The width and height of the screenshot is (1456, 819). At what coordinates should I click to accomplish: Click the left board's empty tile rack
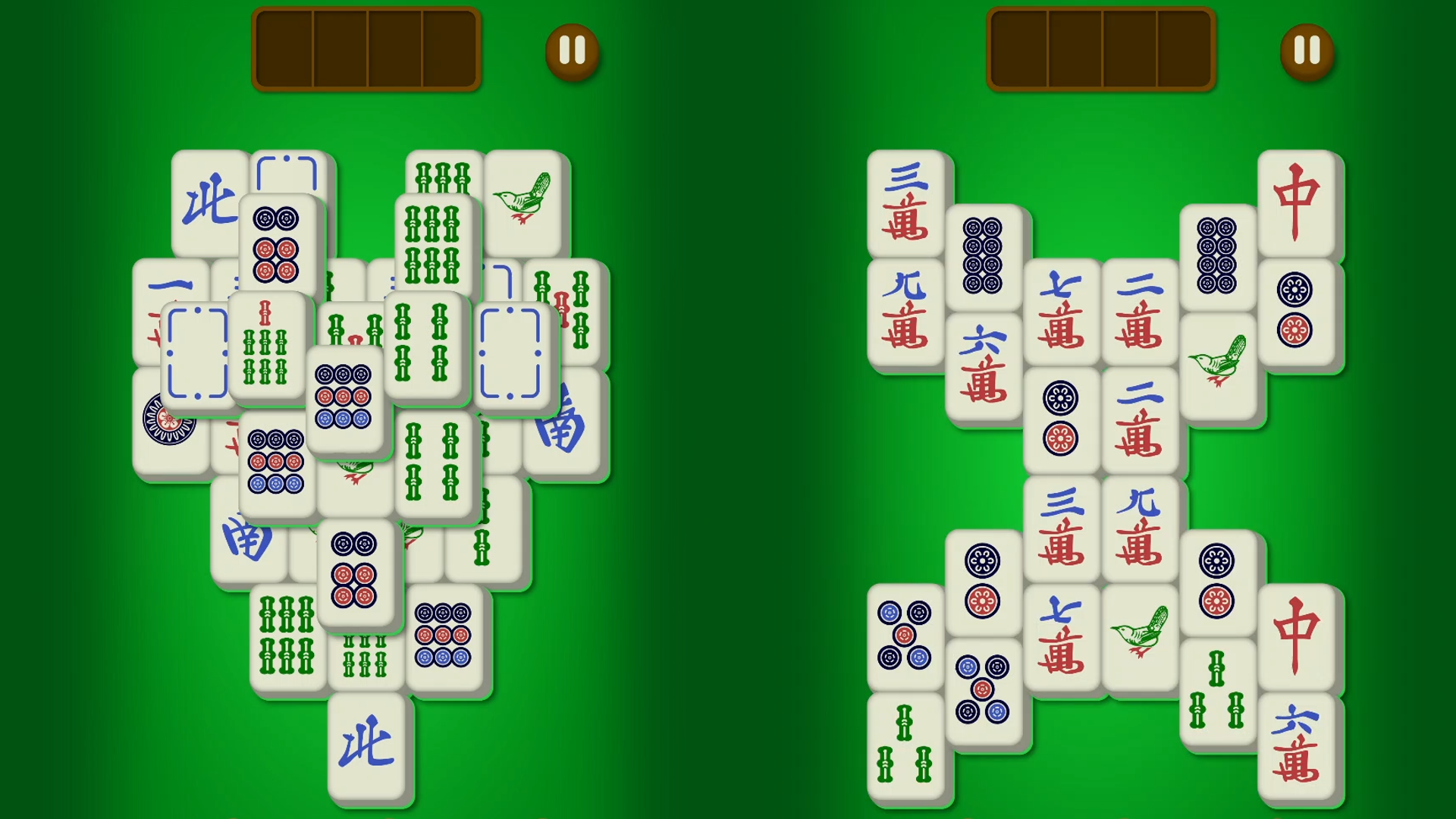tap(366, 49)
